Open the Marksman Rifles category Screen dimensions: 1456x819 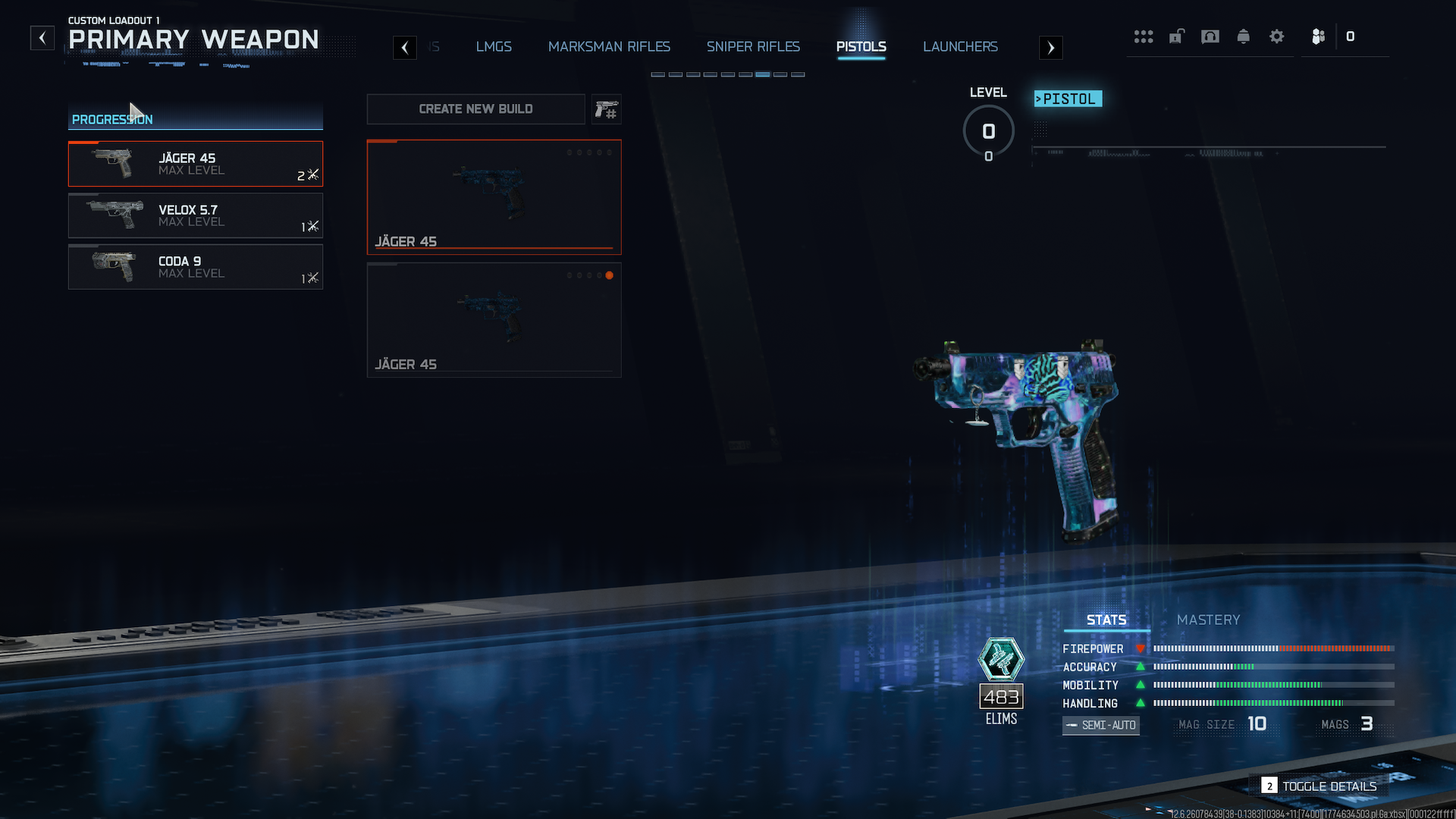pos(609,47)
